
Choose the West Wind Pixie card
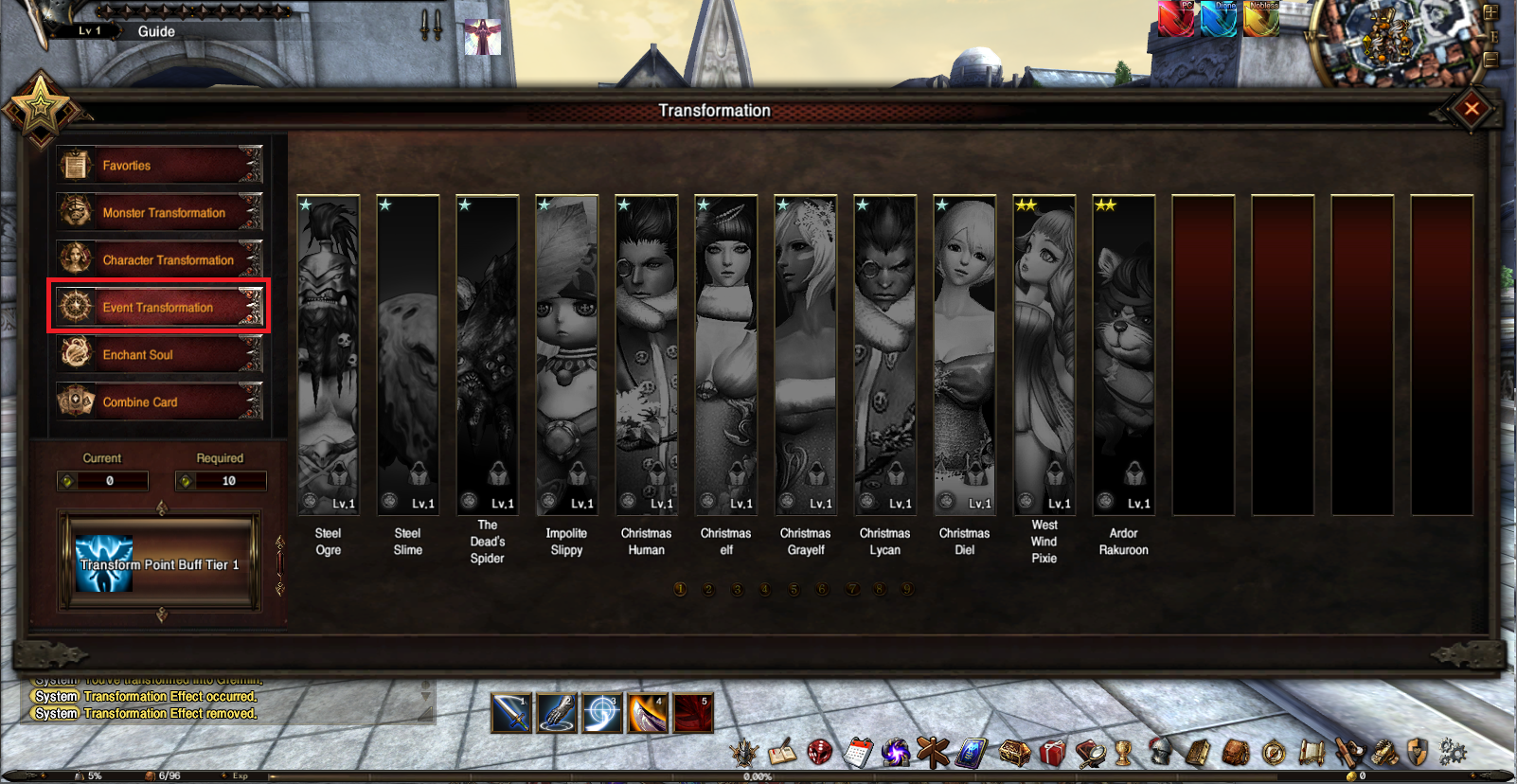(1044, 355)
